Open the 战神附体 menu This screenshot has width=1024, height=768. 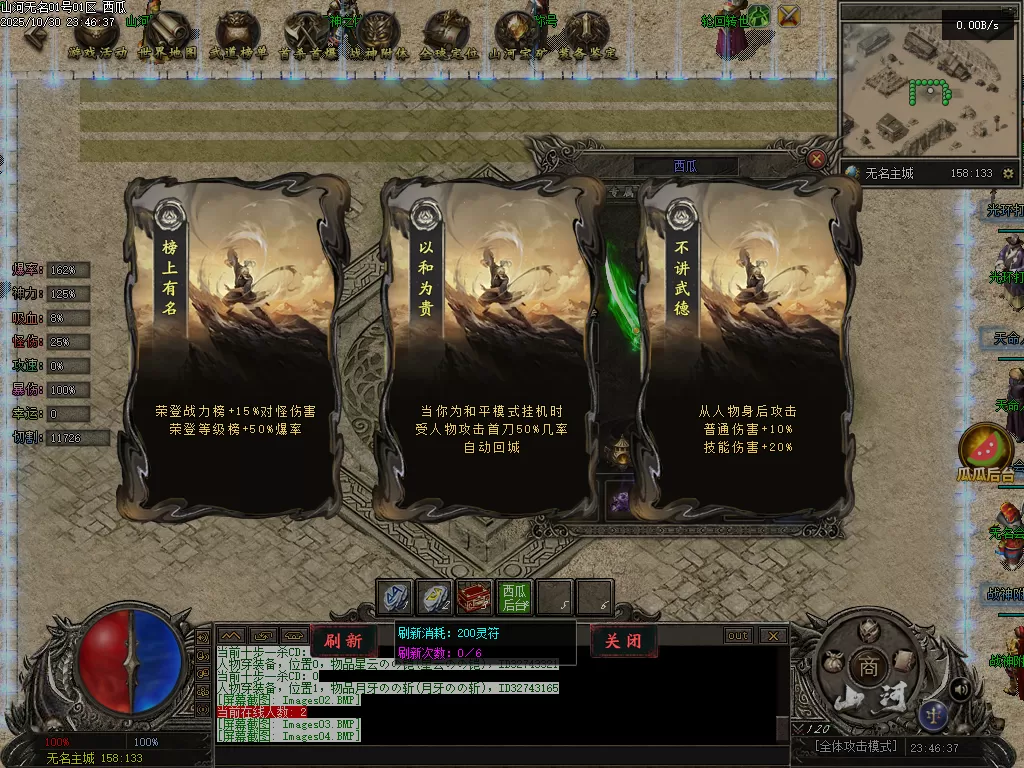[379, 36]
